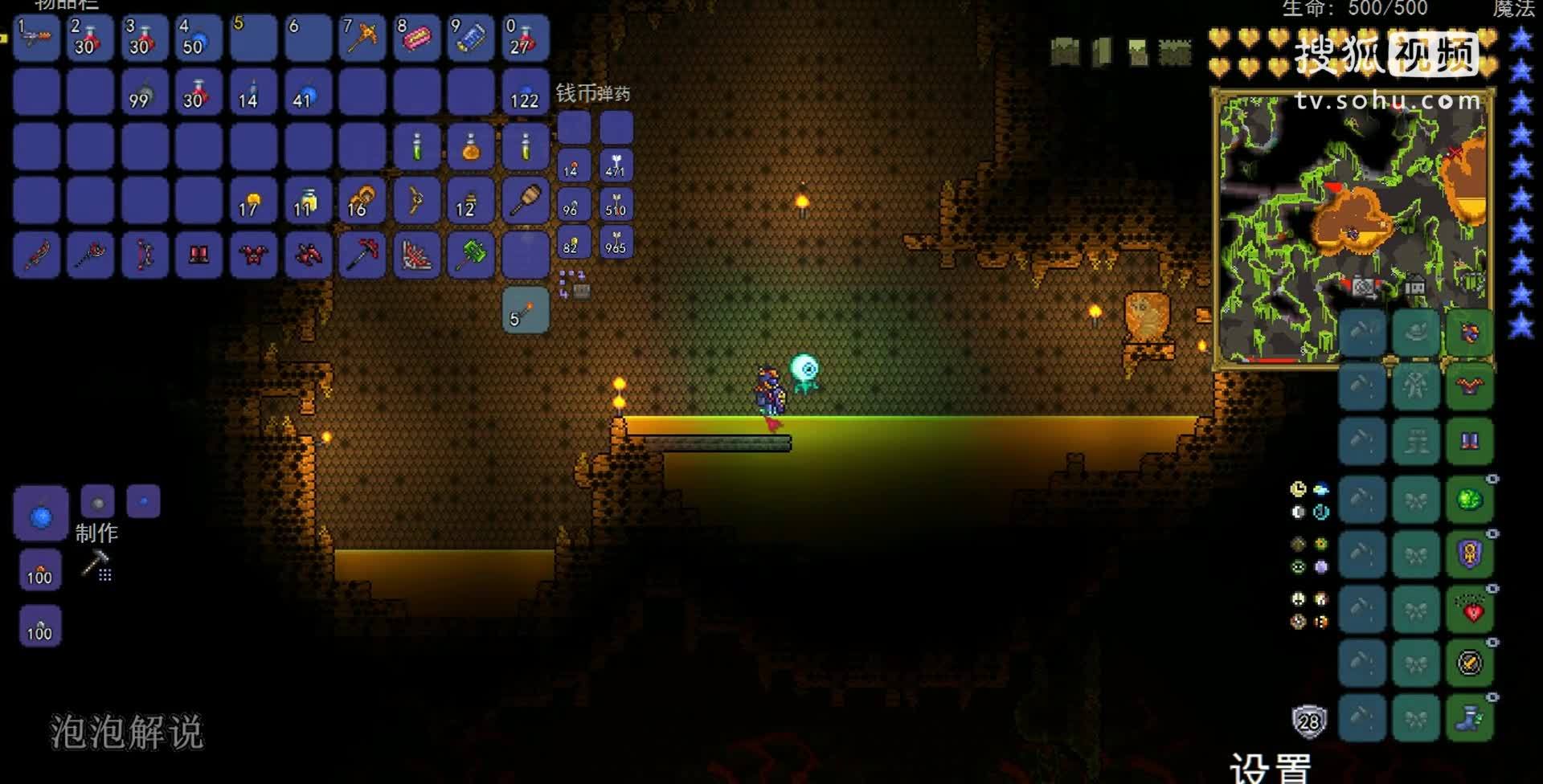This screenshot has width=1543, height=784.
Task: Select the golden pickaxe in hotbar slot 7
Action: [362, 38]
